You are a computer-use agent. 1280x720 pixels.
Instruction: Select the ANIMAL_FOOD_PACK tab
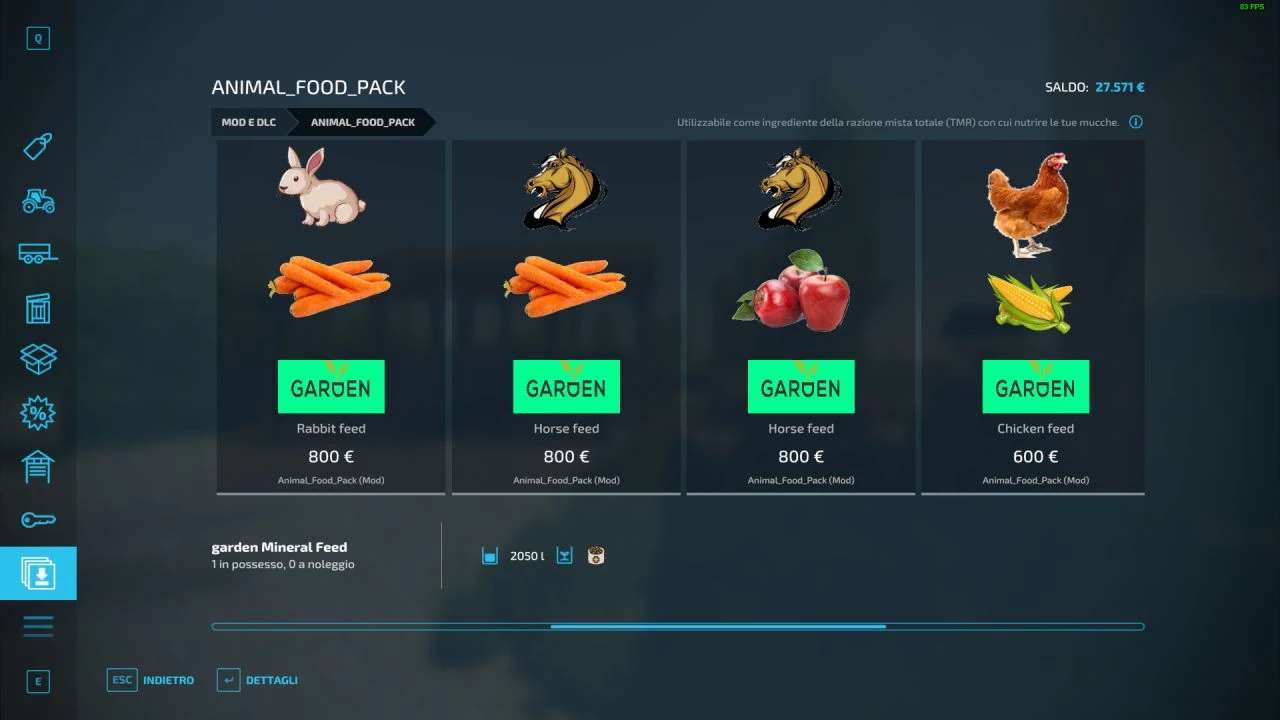pyautogui.click(x=362, y=122)
